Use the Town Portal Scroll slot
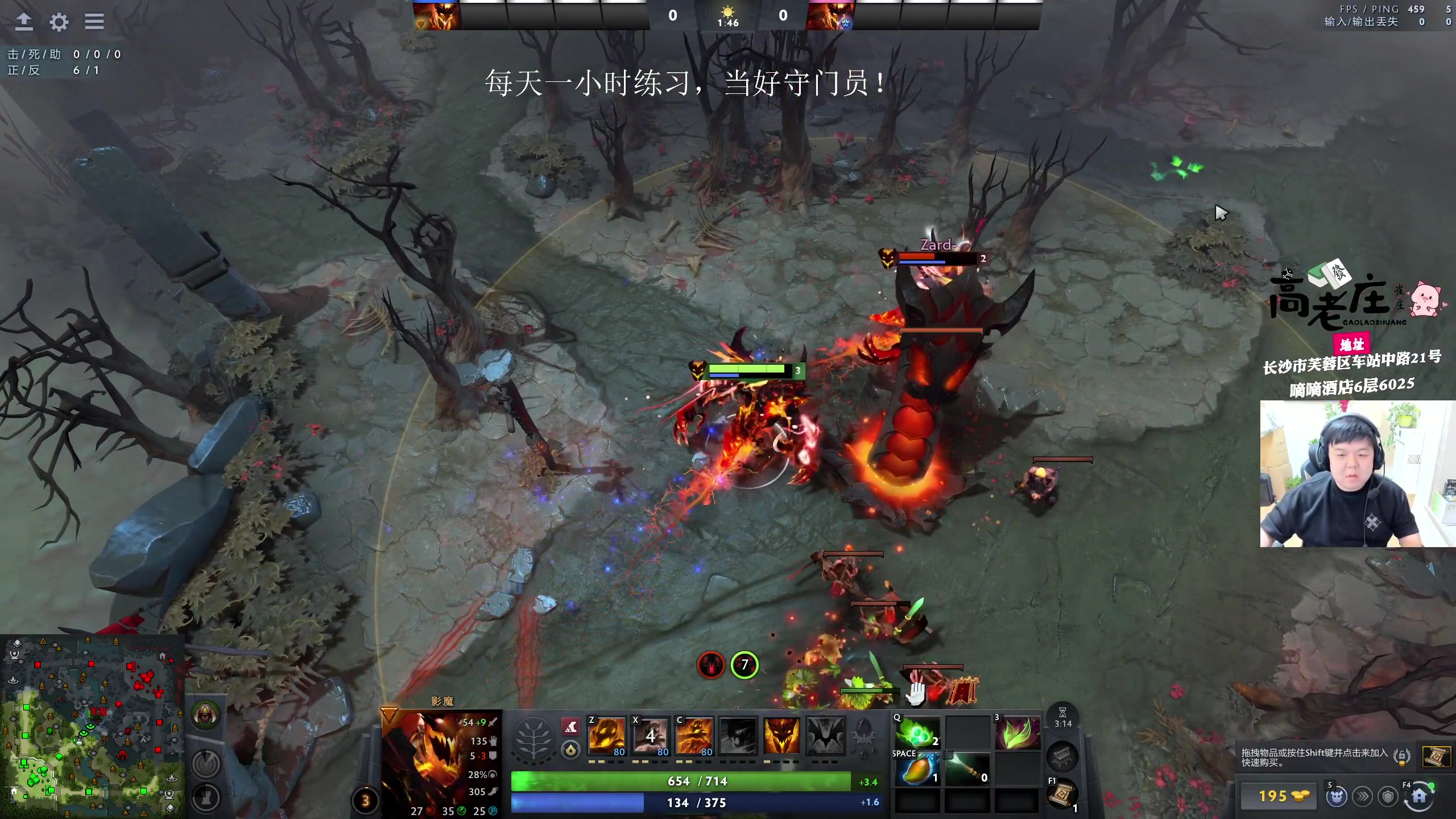Image resolution: width=1456 pixels, height=819 pixels. pos(1061,794)
